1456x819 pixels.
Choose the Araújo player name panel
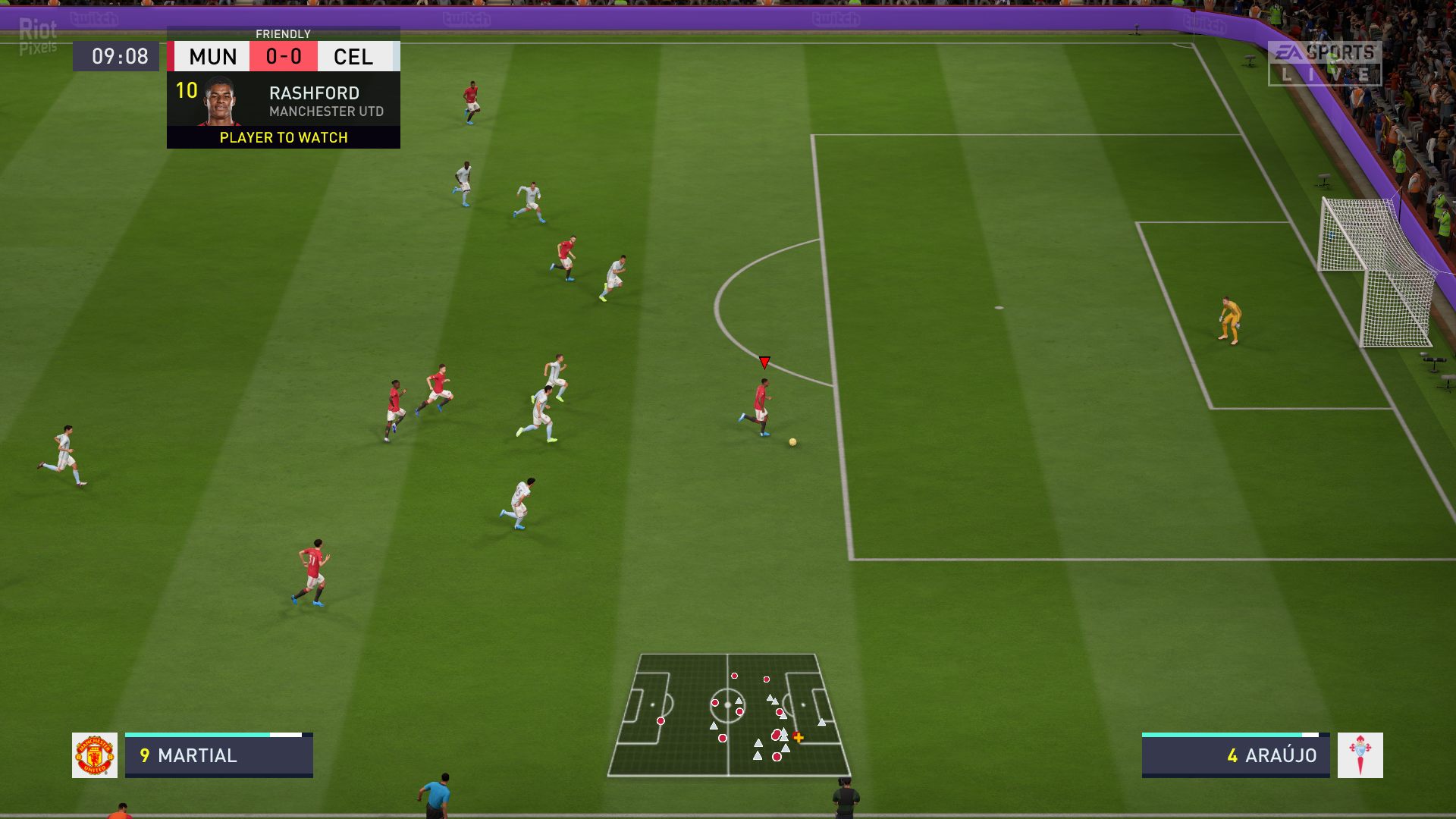click(1235, 756)
